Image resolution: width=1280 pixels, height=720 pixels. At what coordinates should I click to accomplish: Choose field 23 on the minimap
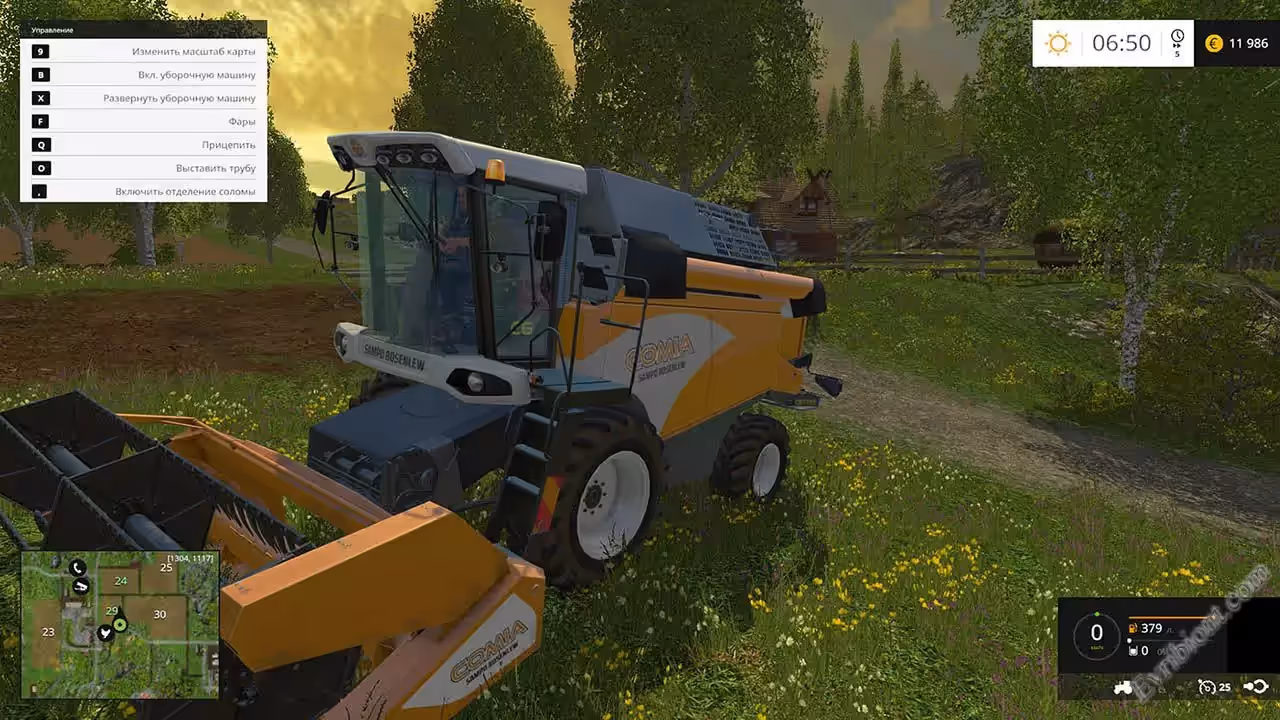pos(48,632)
